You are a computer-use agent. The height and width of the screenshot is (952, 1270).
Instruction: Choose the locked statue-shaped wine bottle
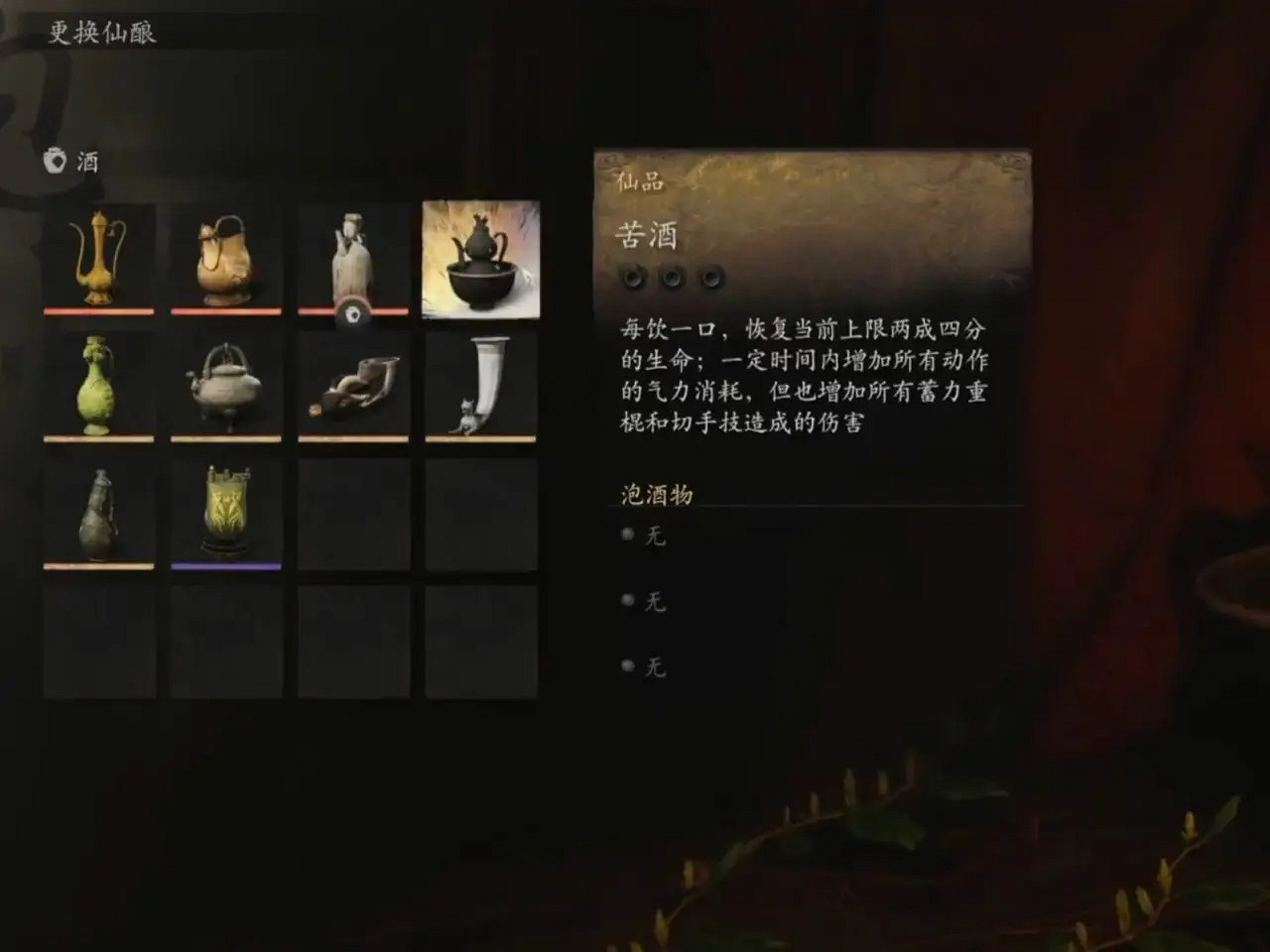click(353, 260)
